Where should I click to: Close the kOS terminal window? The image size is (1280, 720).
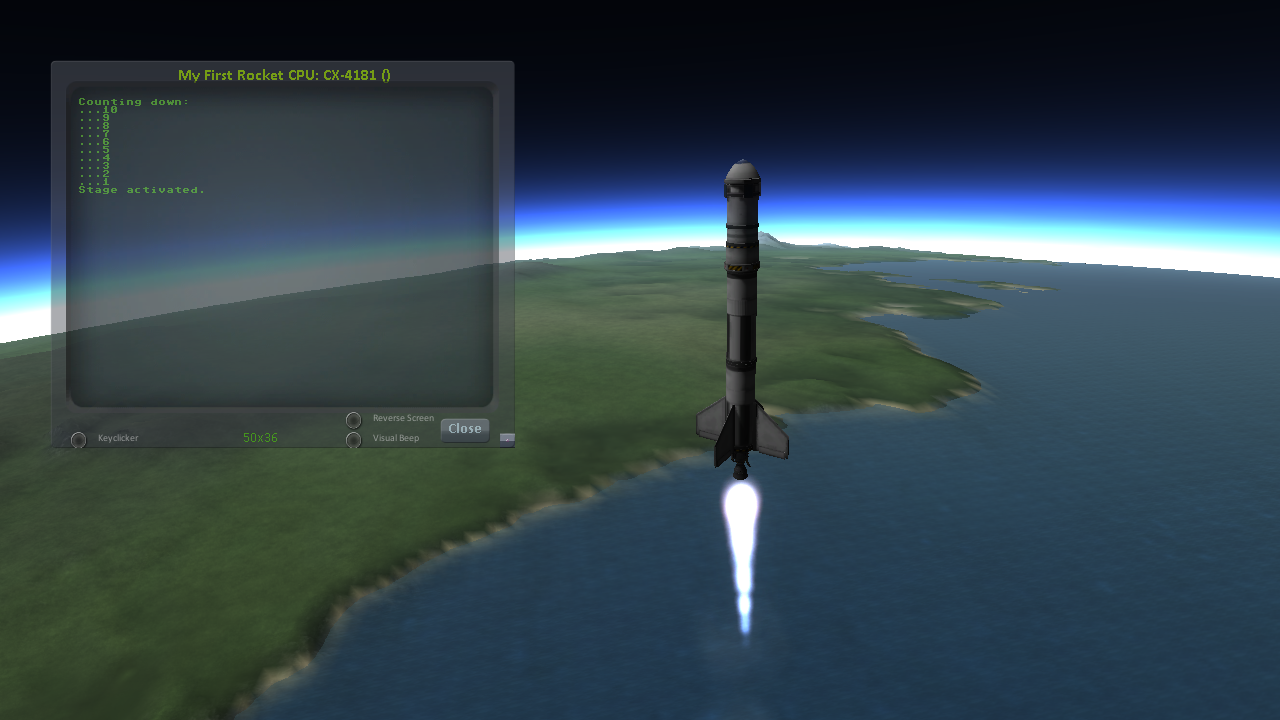pyautogui.click(x=465, y=429)
